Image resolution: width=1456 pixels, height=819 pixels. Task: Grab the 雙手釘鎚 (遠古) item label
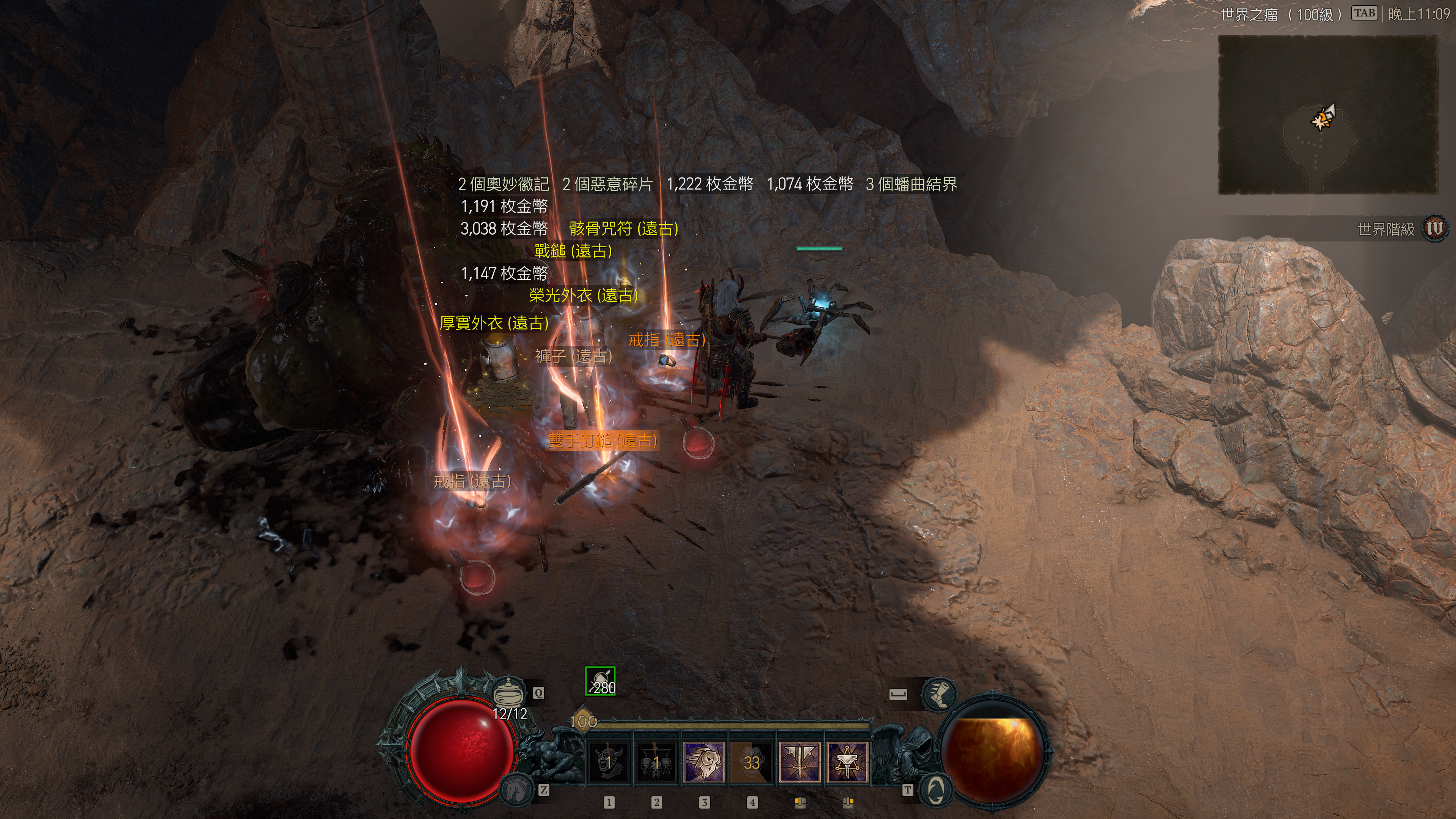coord(603,440)
